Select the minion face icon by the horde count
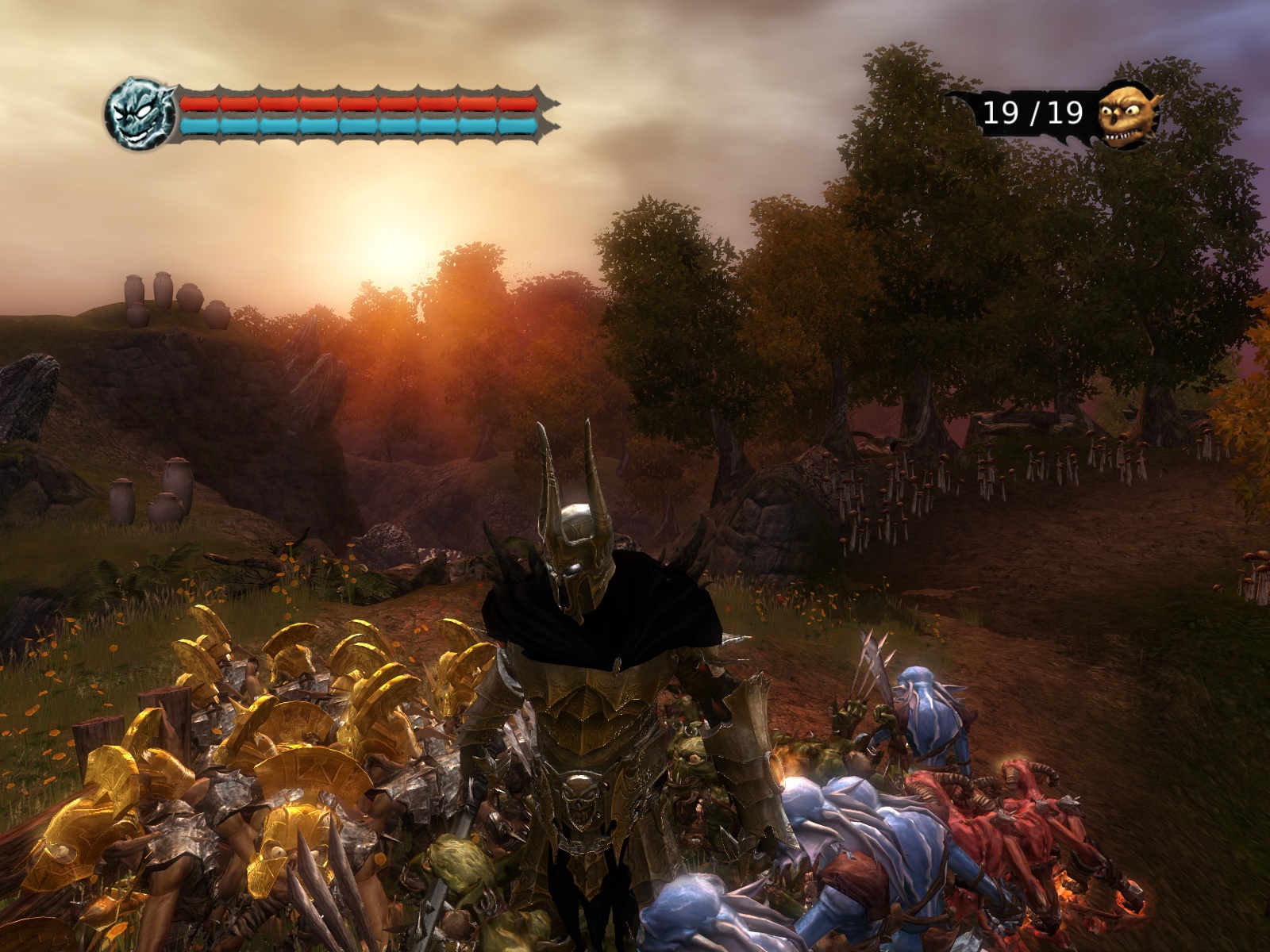The width and height of the screenshot is (1270, 952). pos(1126,115)
